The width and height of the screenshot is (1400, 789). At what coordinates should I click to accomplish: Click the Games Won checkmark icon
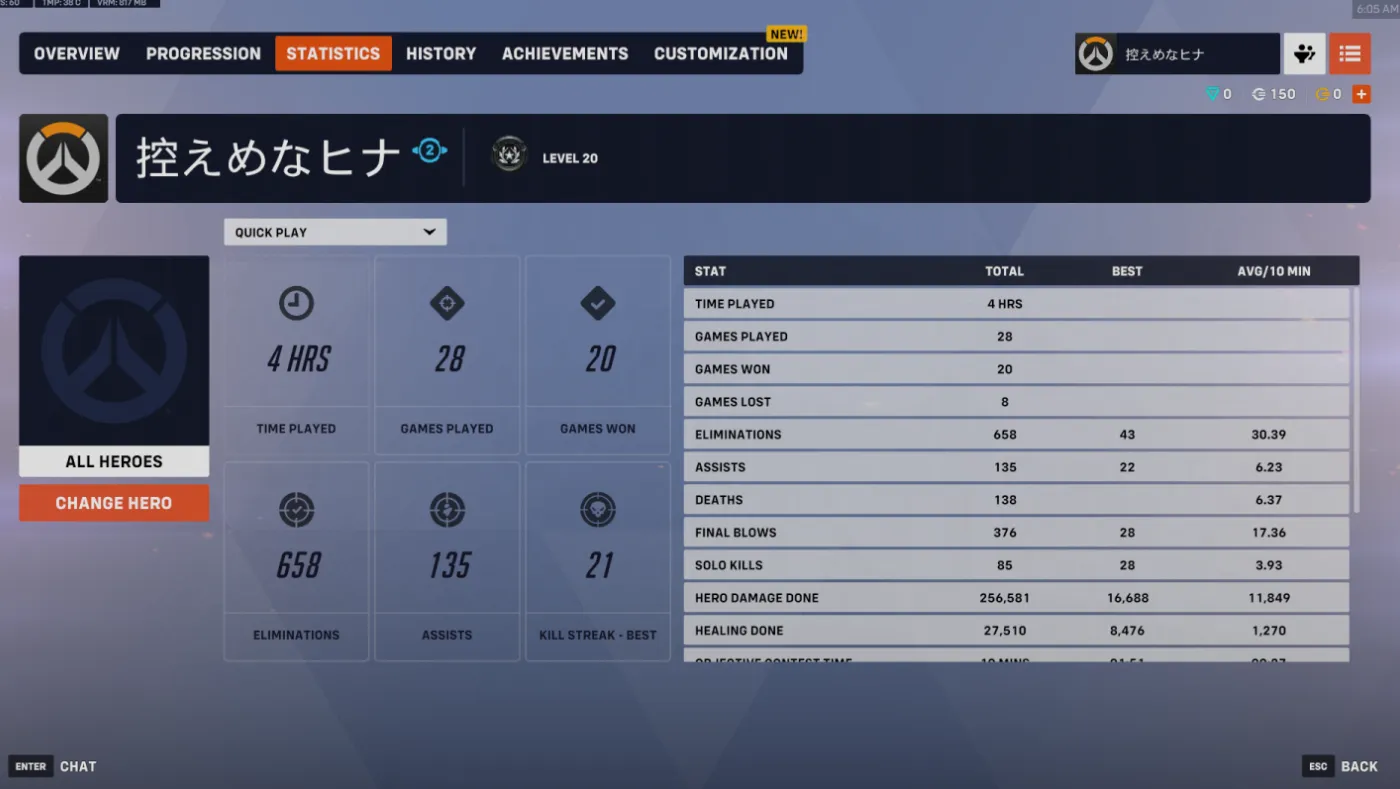point(597,303)
